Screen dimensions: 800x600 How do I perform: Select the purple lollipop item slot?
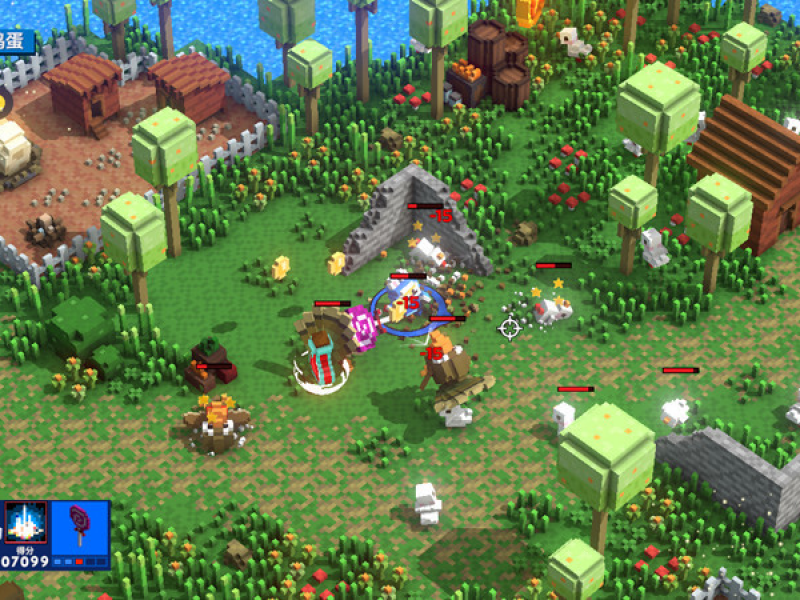point(80,525)
